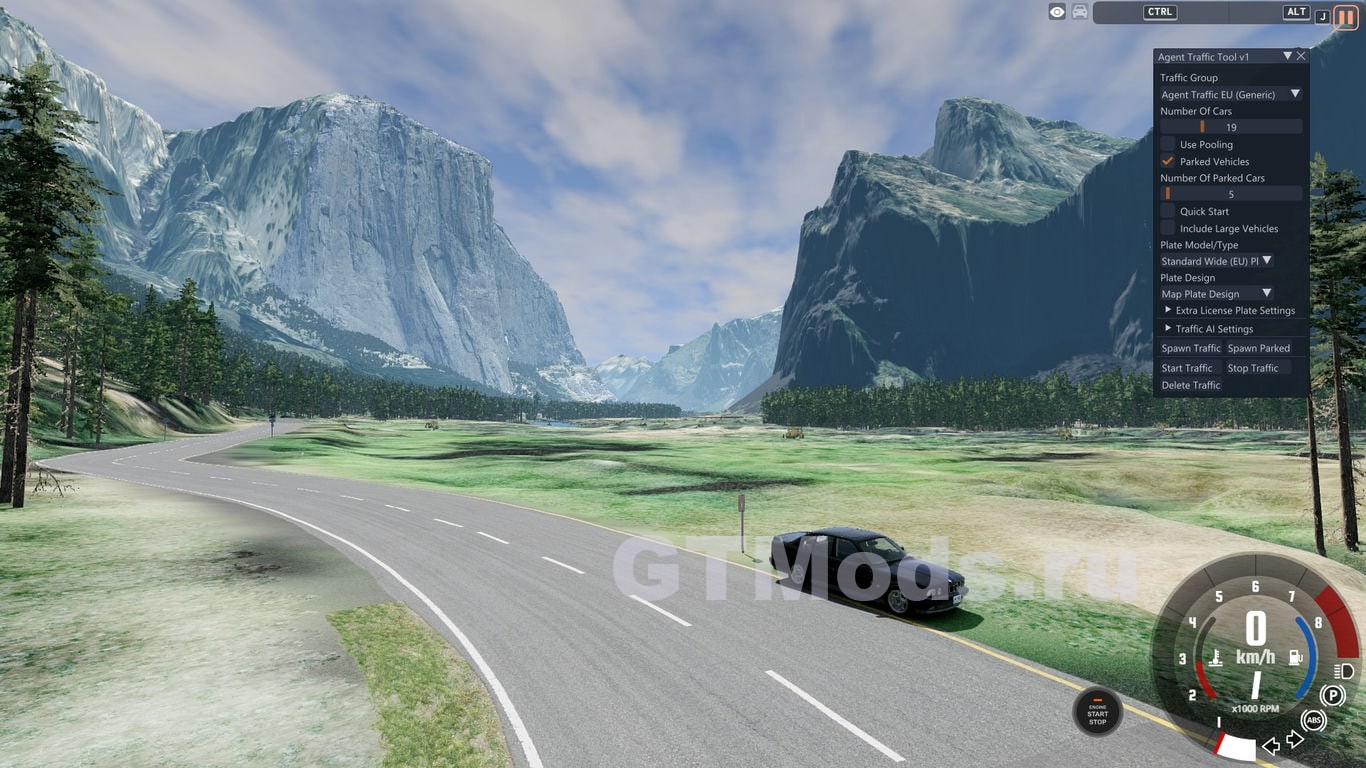Toggle the eye visibility icon

[1057, 12]
